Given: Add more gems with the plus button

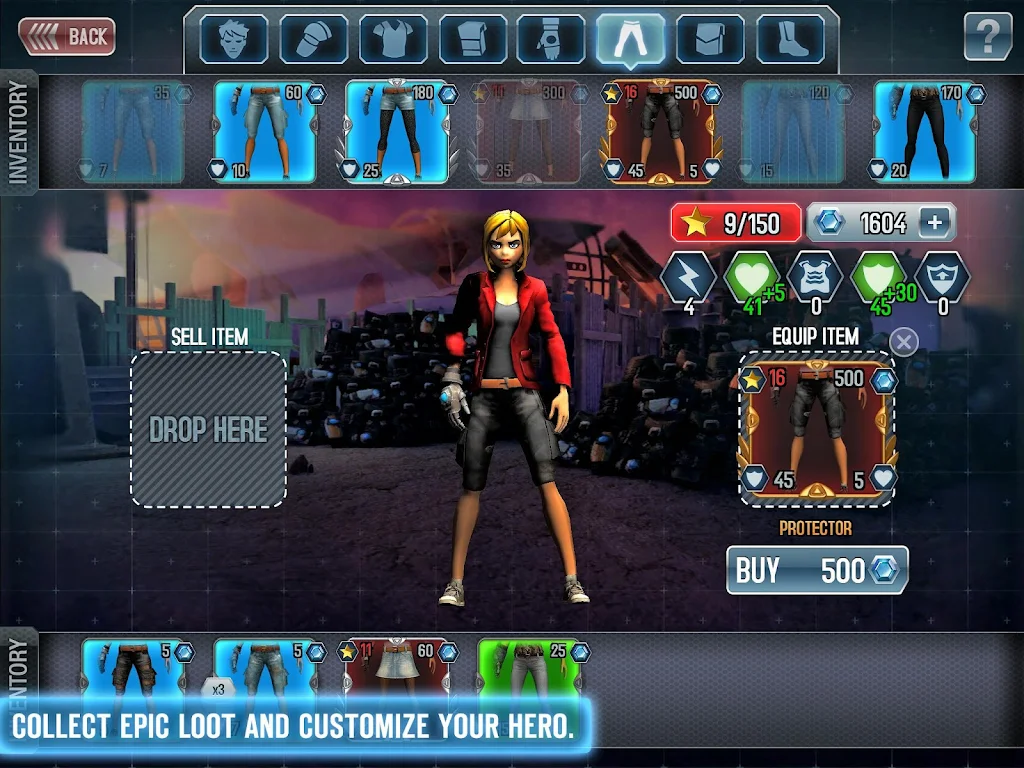Looking at the screenshot, I should (x=934, y=222).
